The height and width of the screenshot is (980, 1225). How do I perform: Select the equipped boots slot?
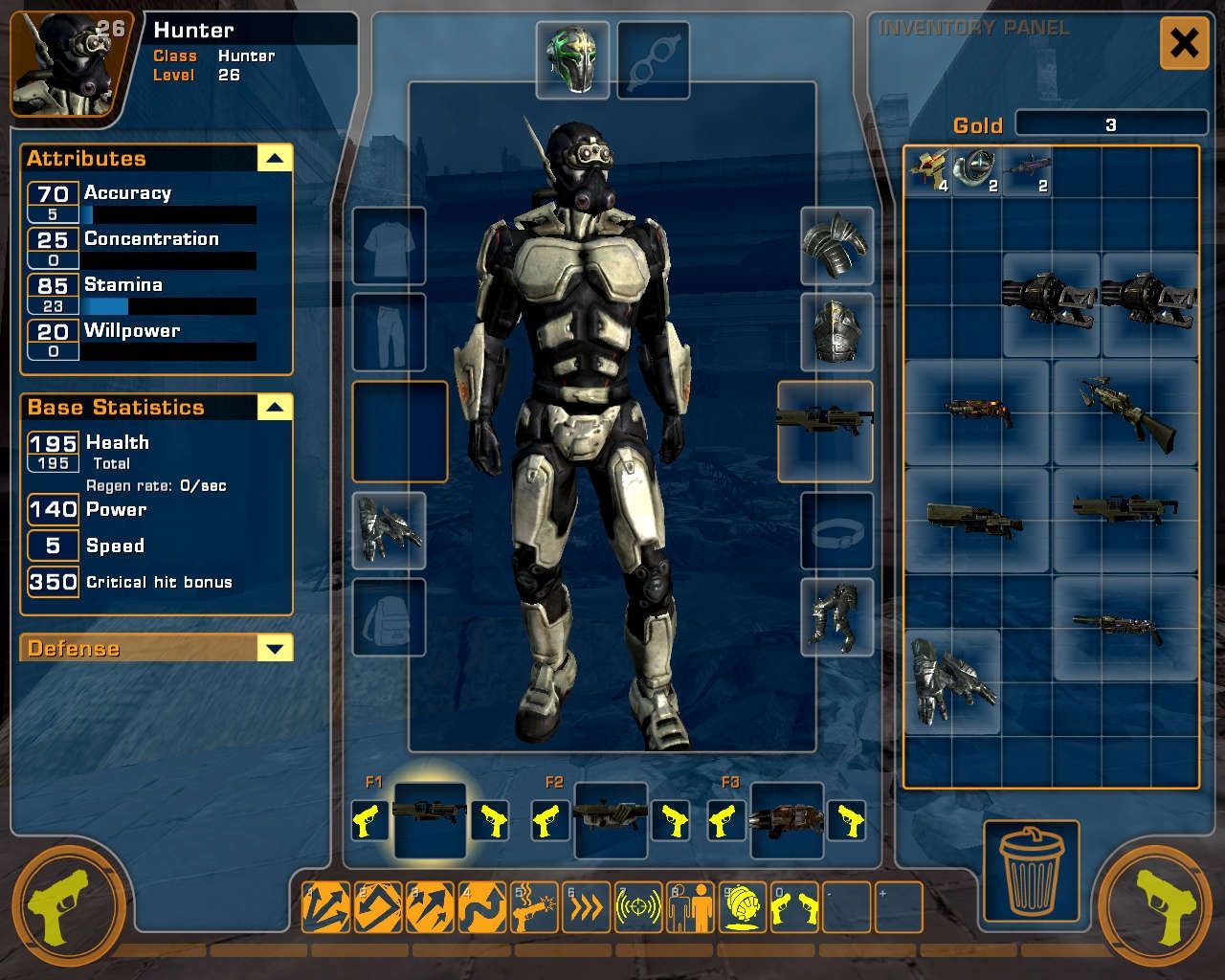pyautogui.click(x=836, y=616)
